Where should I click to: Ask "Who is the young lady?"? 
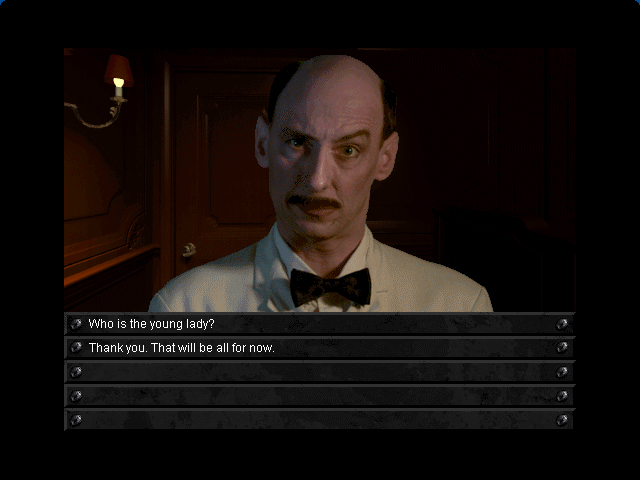(152, 324)
